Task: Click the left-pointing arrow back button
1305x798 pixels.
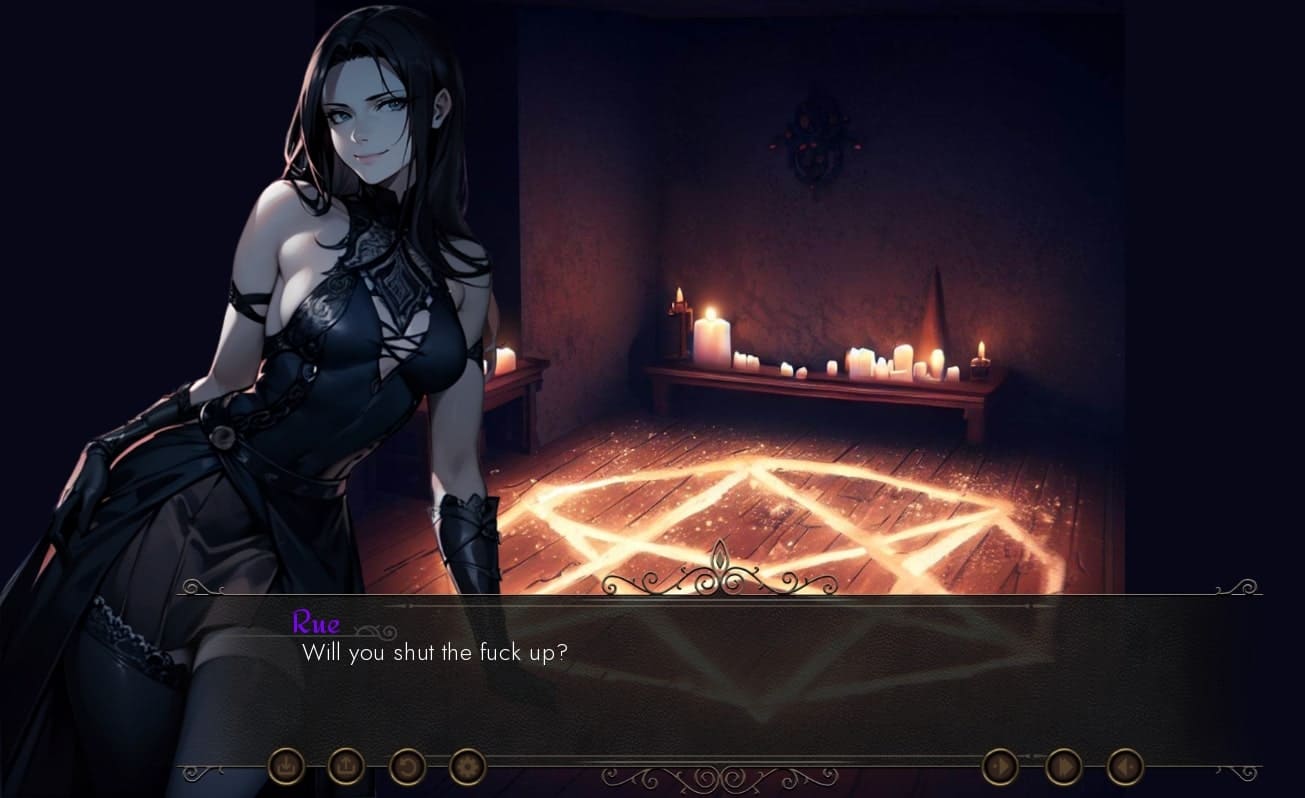Action: click(x=1125, y=767)
